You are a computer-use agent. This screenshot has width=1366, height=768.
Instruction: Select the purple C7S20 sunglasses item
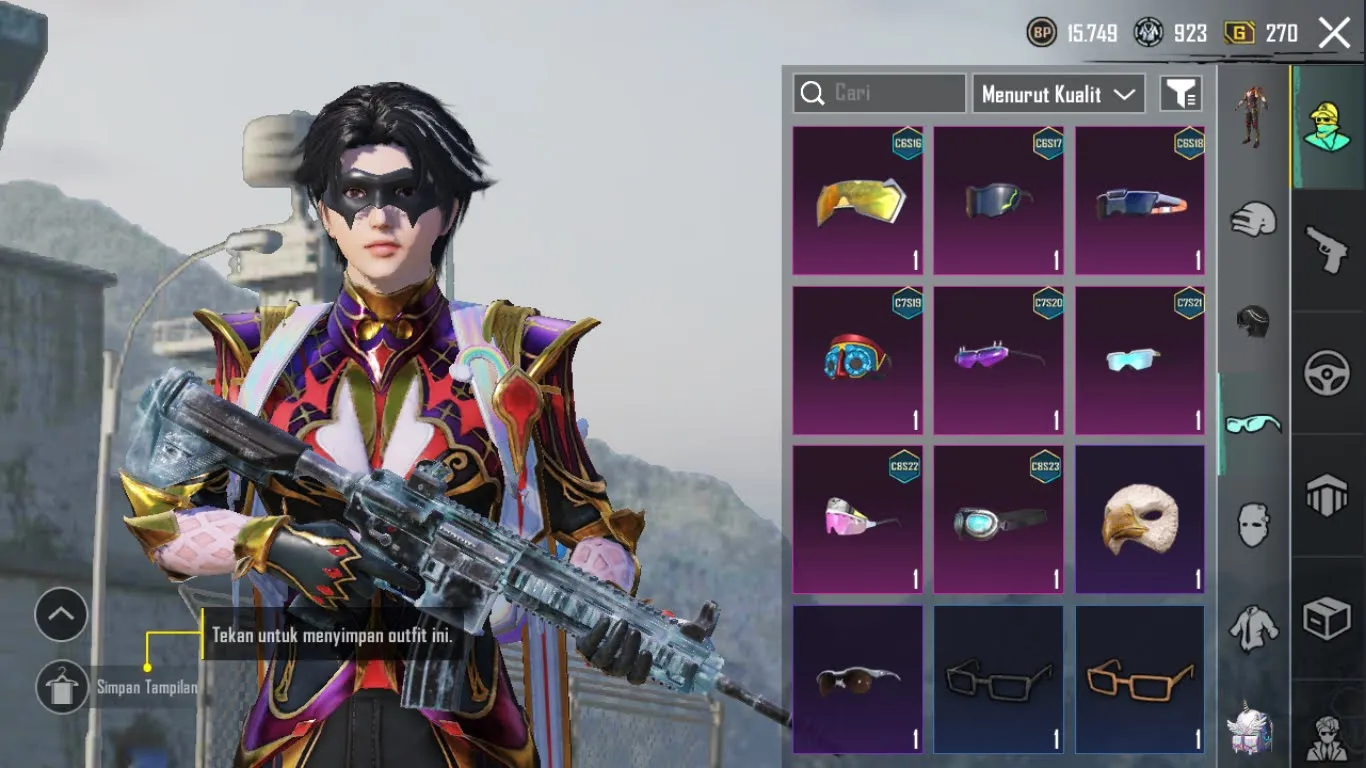click(x=999, y=360)
